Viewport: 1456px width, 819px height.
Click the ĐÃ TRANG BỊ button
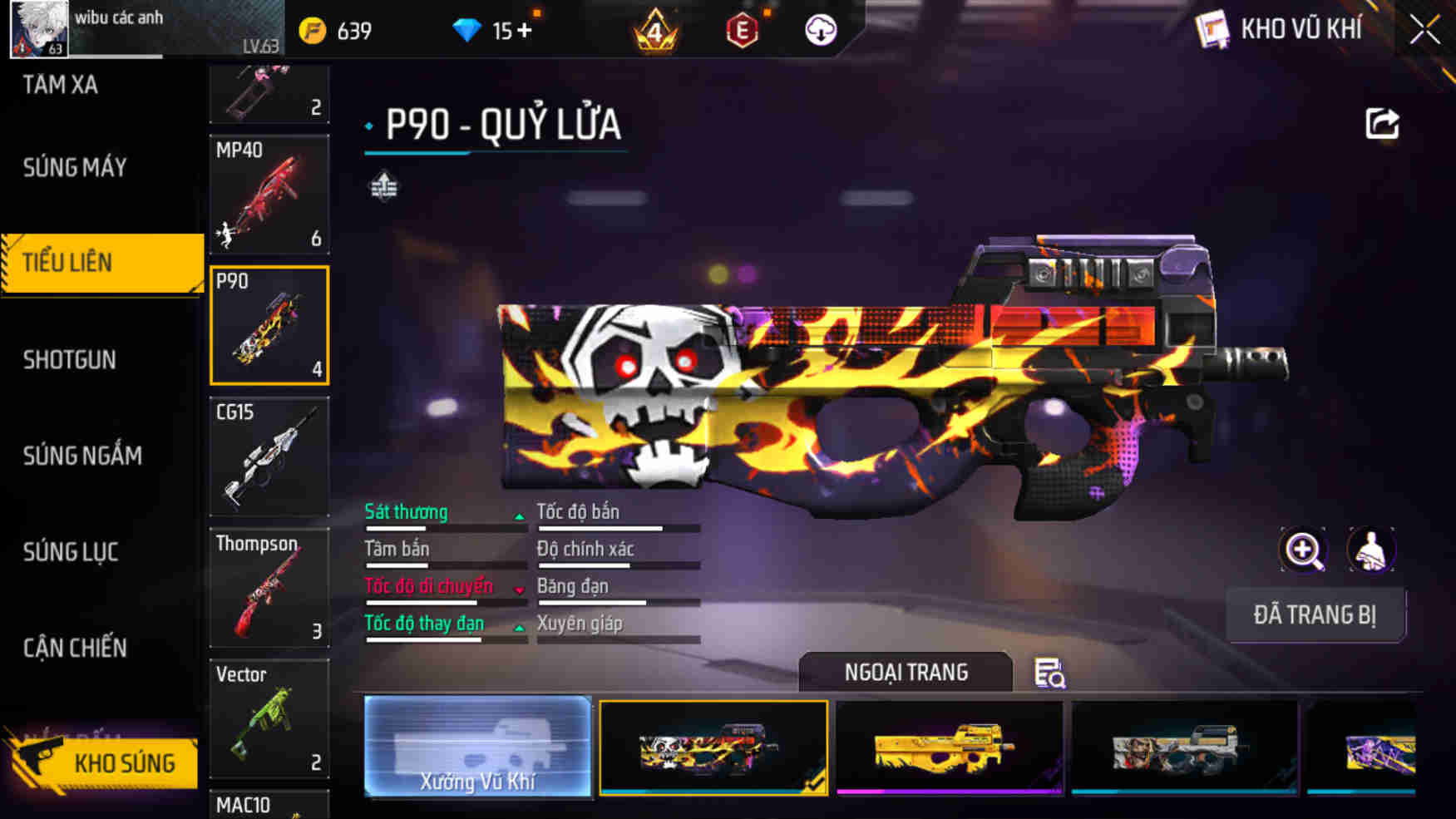click(x=1316, y=615)
